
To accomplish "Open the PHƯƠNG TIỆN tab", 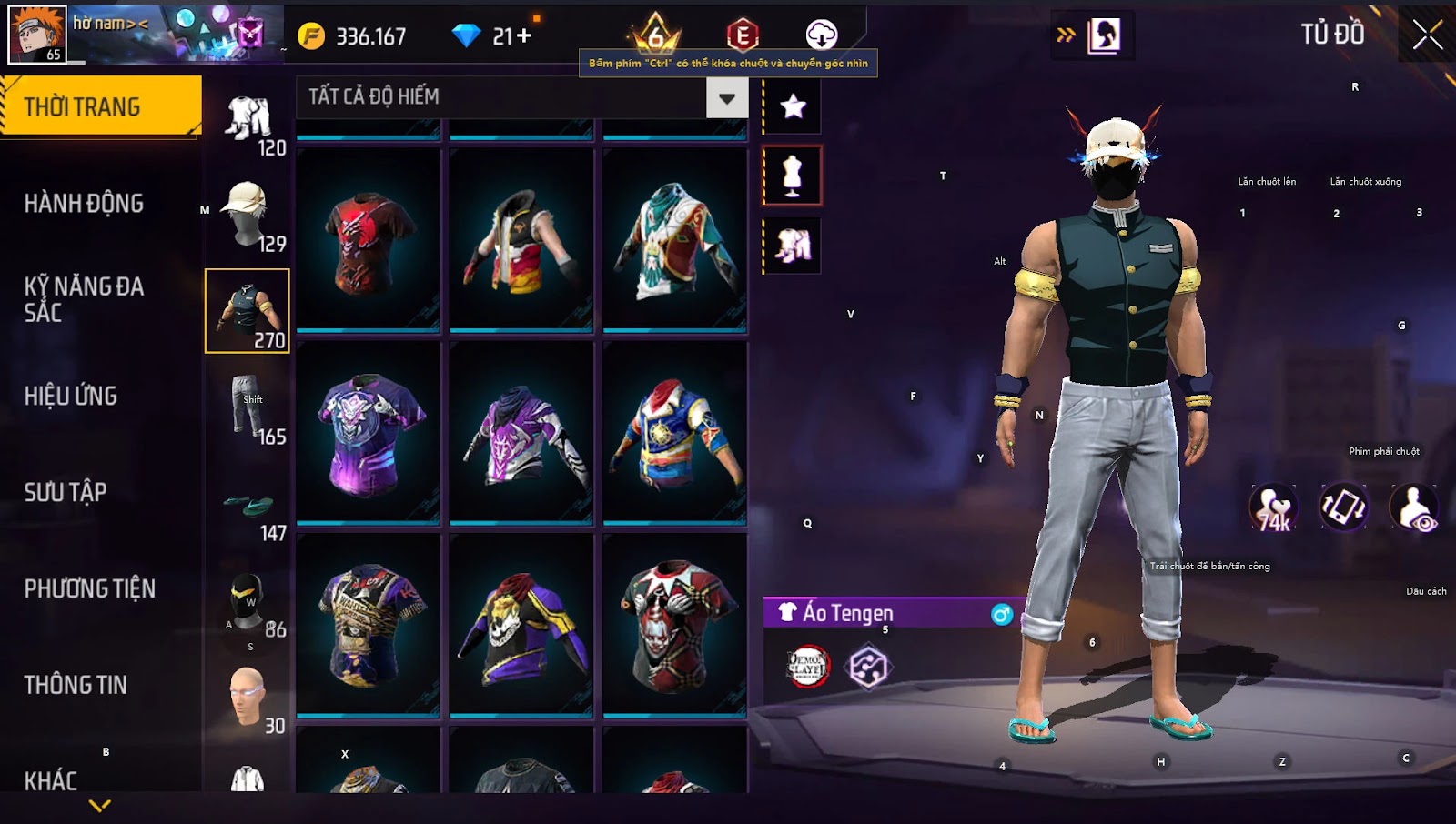I will [x=89, y=588].
